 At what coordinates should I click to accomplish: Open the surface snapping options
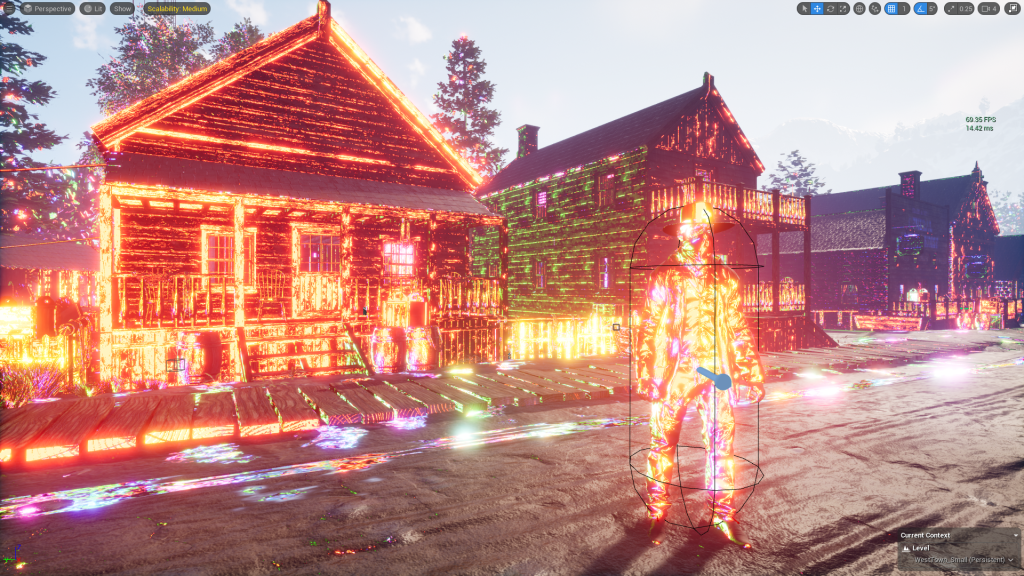click(x=875, y=8)
